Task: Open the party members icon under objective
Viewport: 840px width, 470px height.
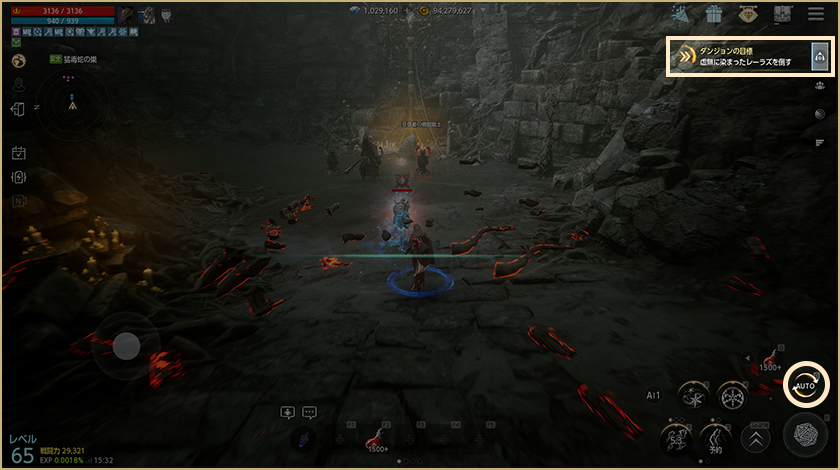Action: [x=819, y=86]
